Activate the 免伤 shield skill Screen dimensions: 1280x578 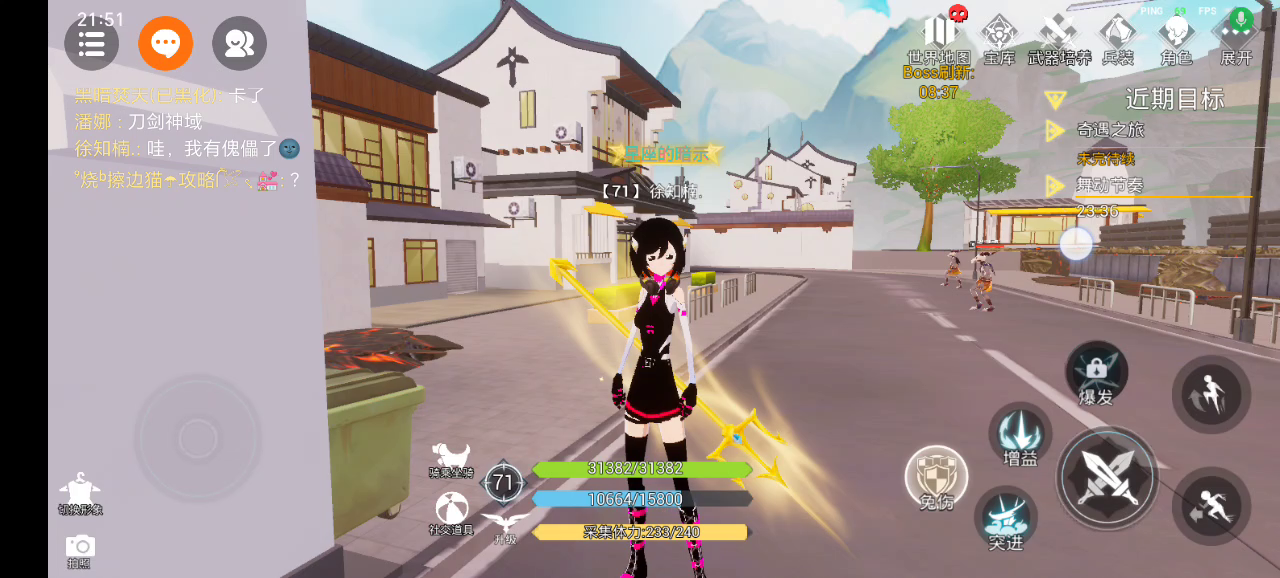(936, 478)
